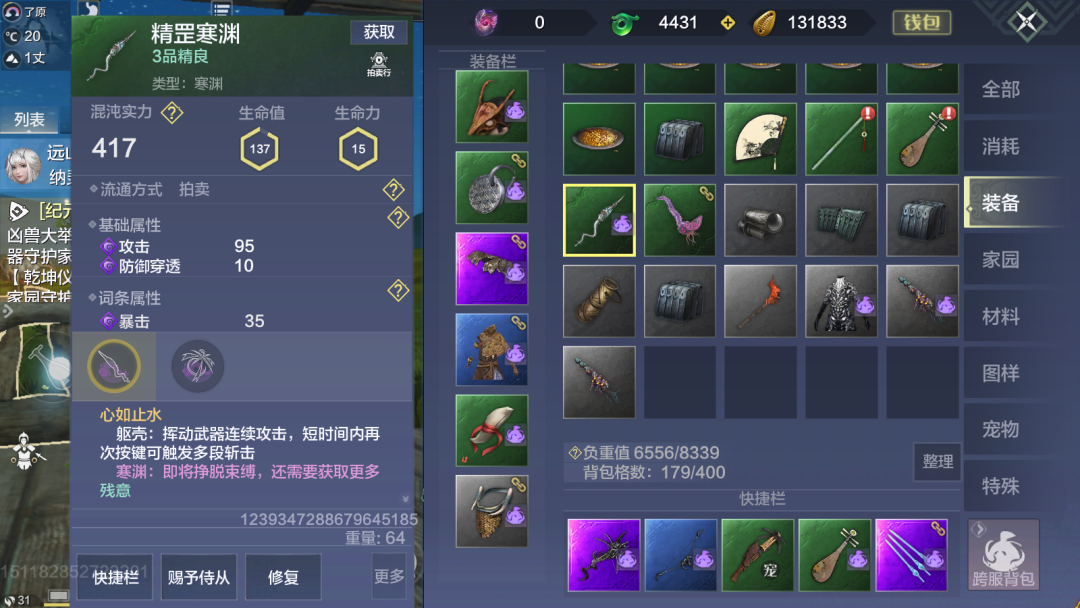Close the inventory with the X button
The image size is (1080, 608).
(1025, 23)
